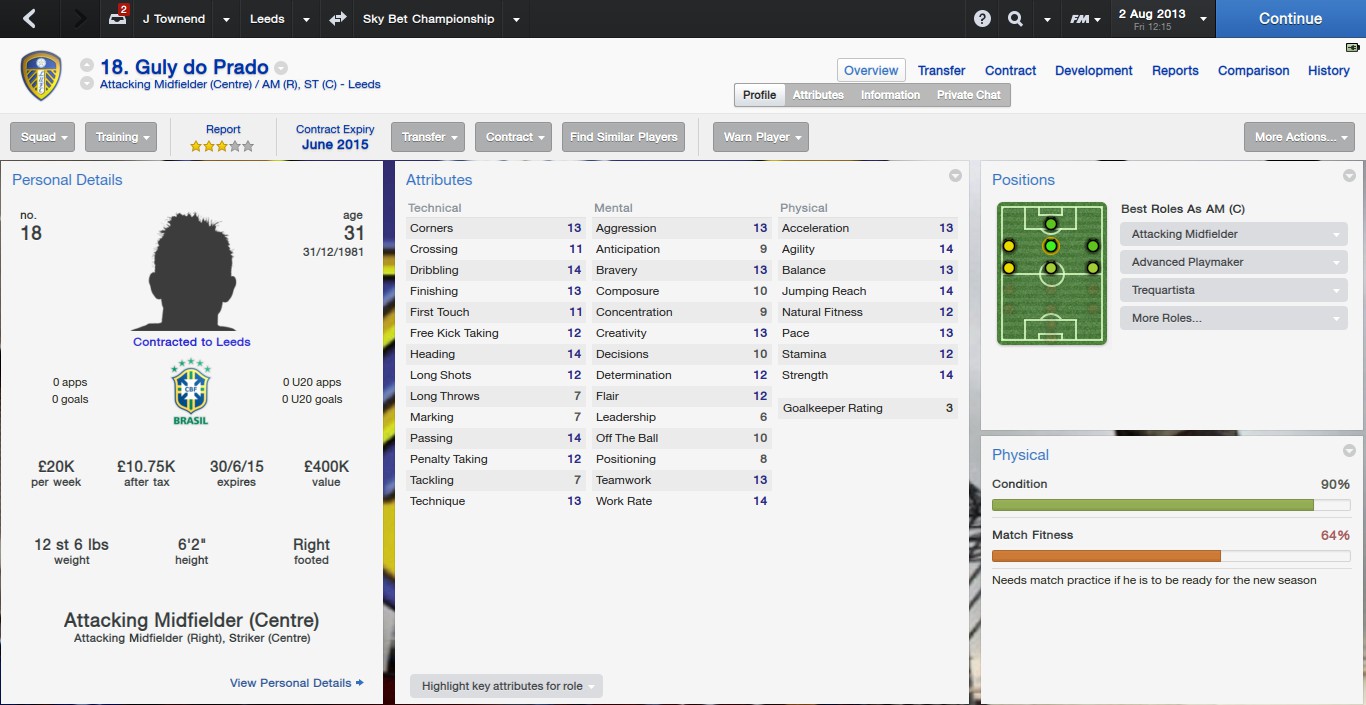This screenshot has width=1366, height=705.
Task: Go back with the left arrow
Action: click(29, 19)
